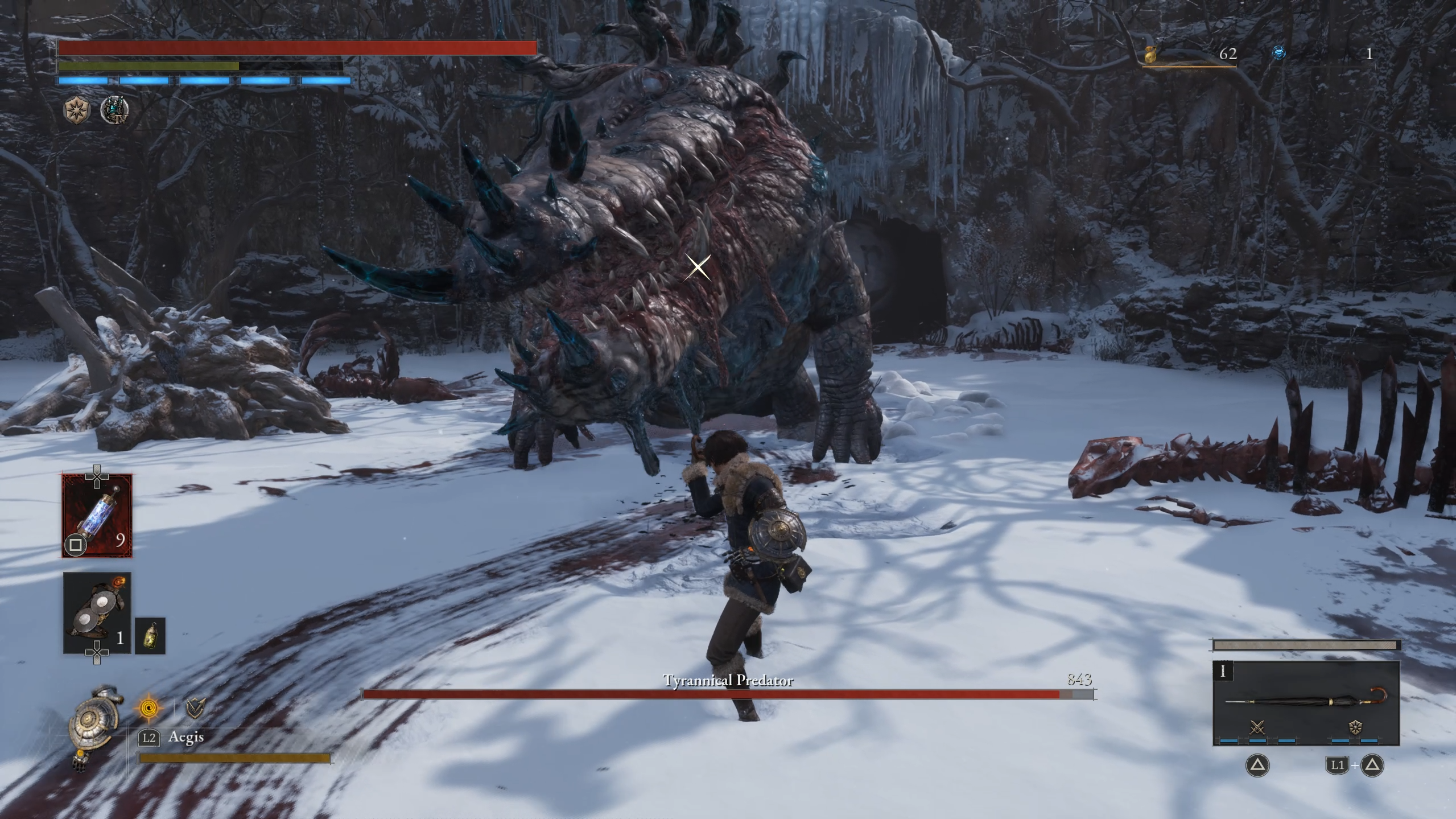The image size is (1456, 819).
Task: Click the blue swirl currency icon
Action: (x=1278, y=53)
